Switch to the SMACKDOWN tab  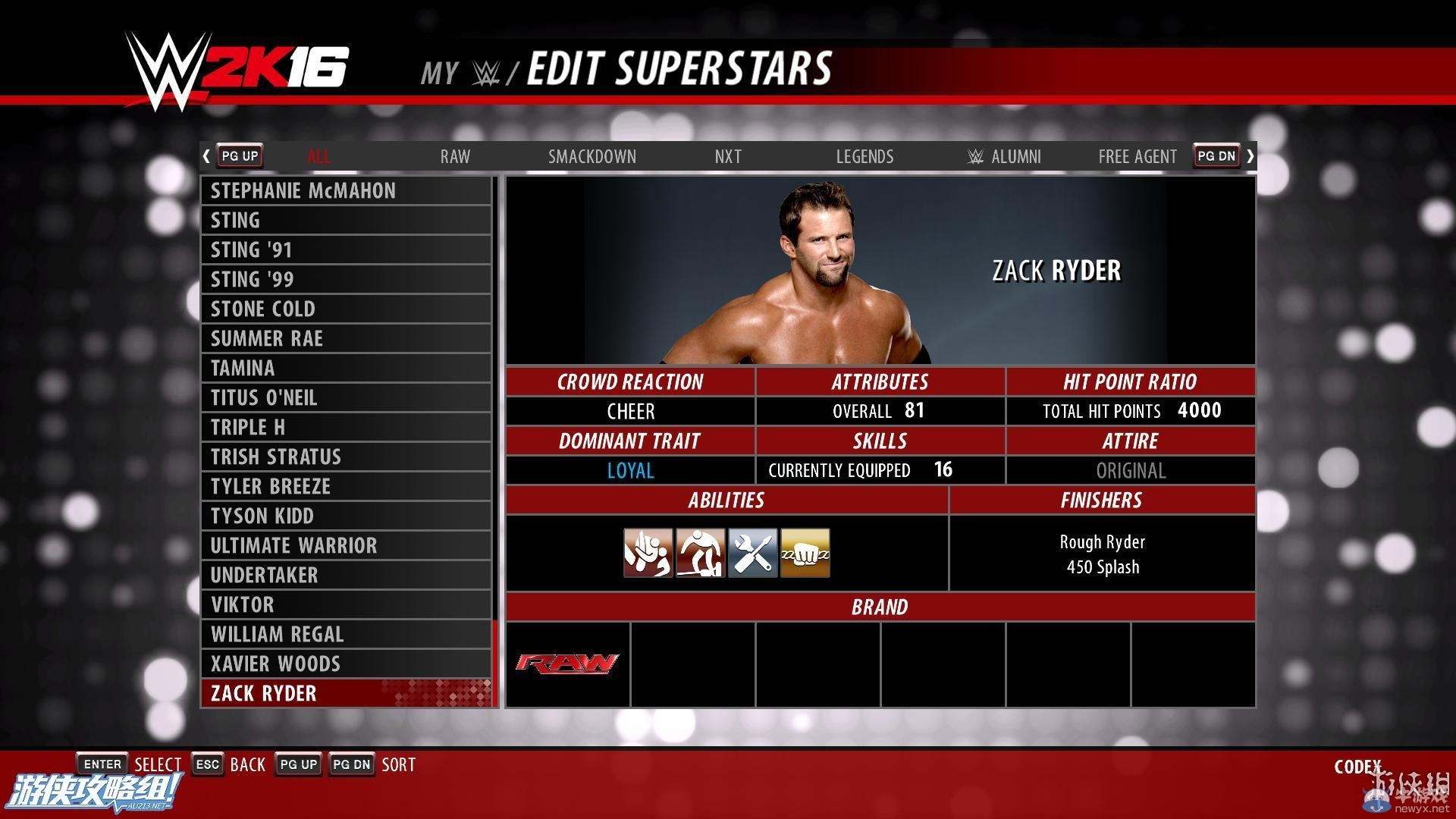[x=592, y=156]
